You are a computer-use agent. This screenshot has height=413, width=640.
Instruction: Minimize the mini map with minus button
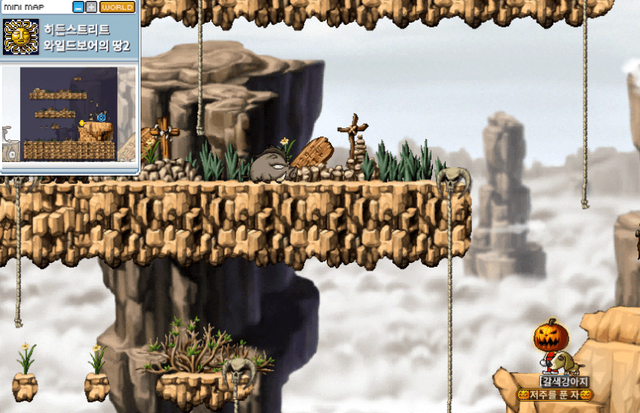click(x=78, y=7)
